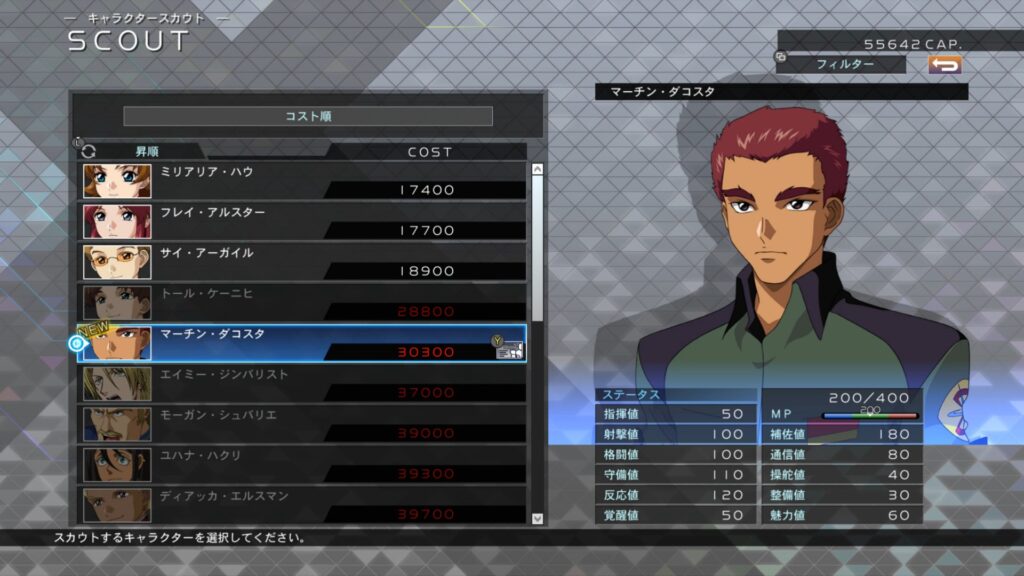This screenshot has height=576, width=1024.
Task: Pick the トール・ケーニヒ list entry
Action: 303,303
